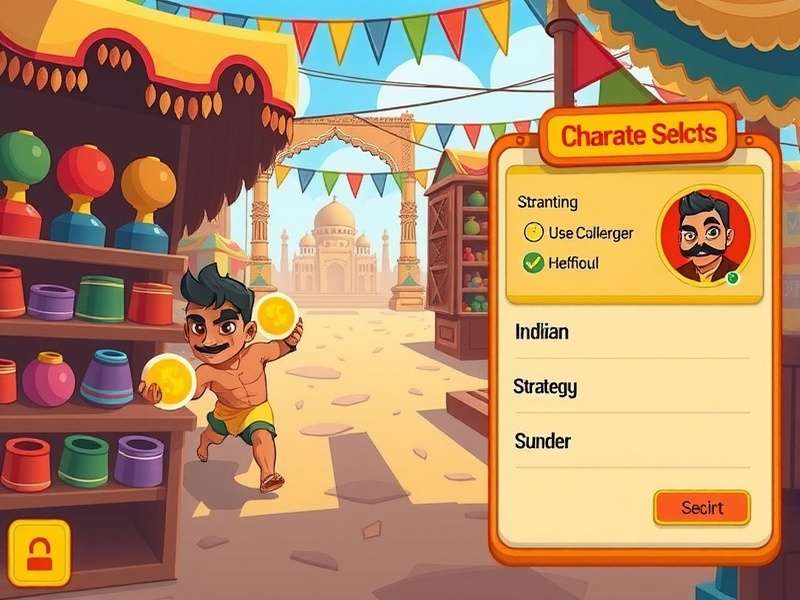Screen dimensions: 800x600
Task: Choose the Strategy list row
Action: 630,387
